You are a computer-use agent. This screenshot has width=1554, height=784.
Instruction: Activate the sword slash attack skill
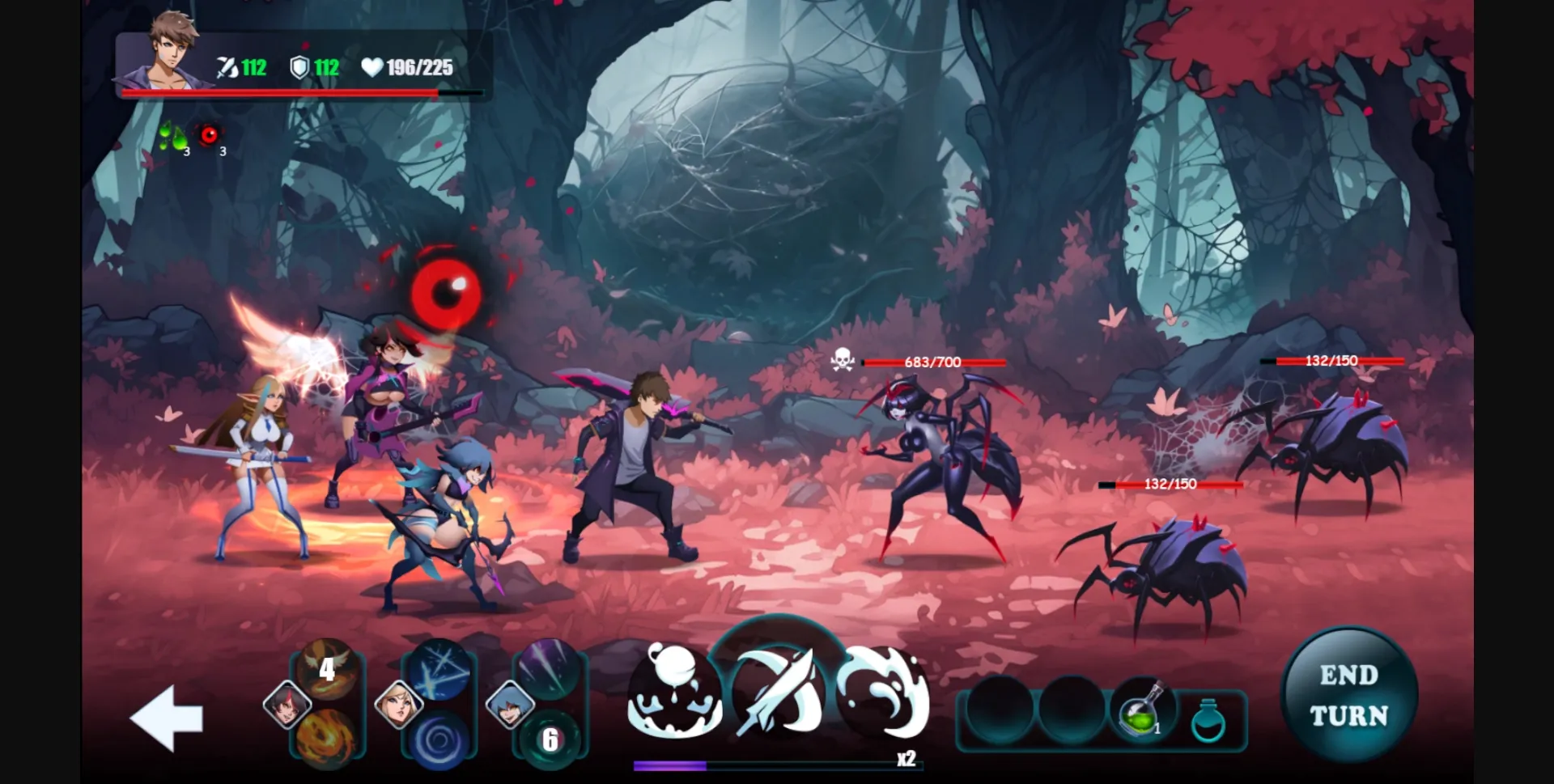pos(779,693)
